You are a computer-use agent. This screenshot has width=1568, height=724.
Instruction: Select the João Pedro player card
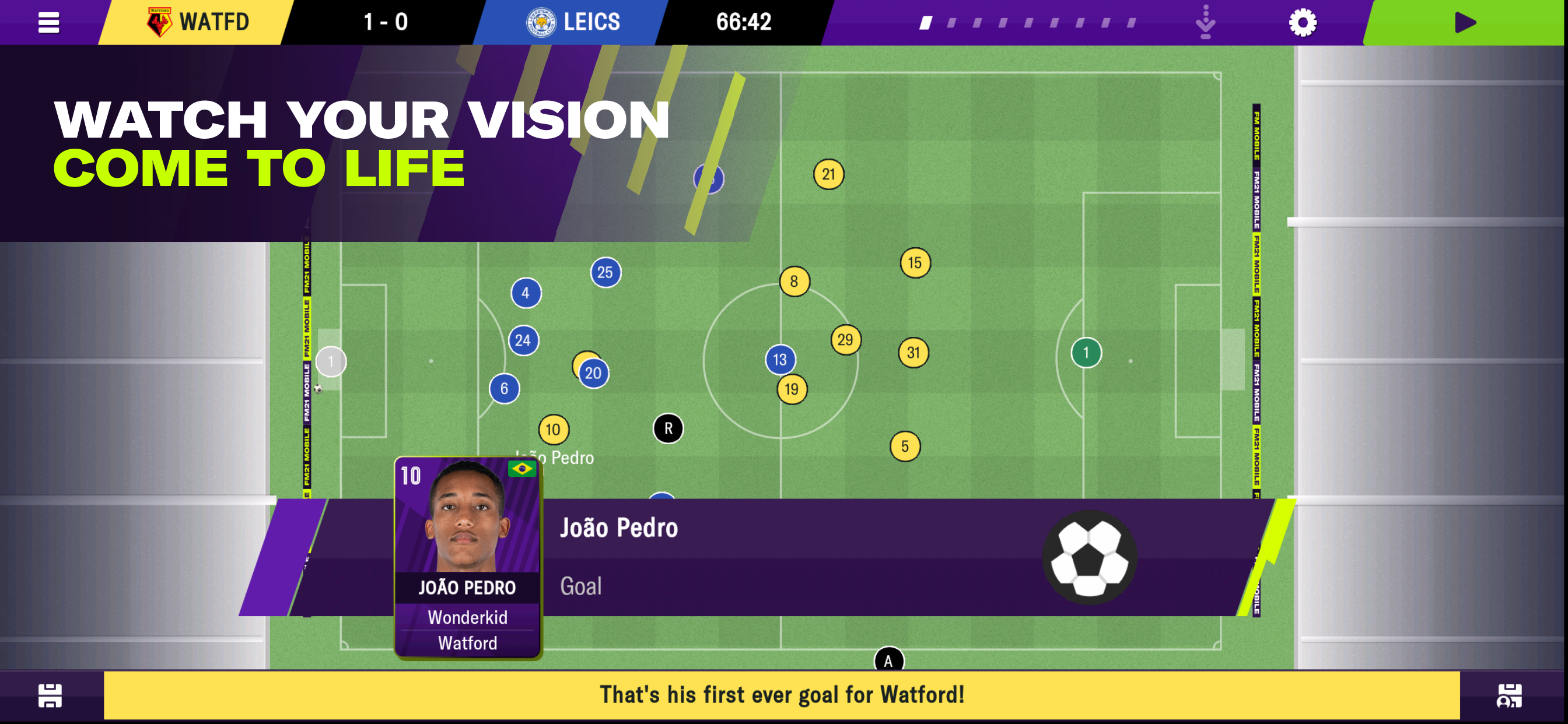pyautogui.click(x=467, y=557)
